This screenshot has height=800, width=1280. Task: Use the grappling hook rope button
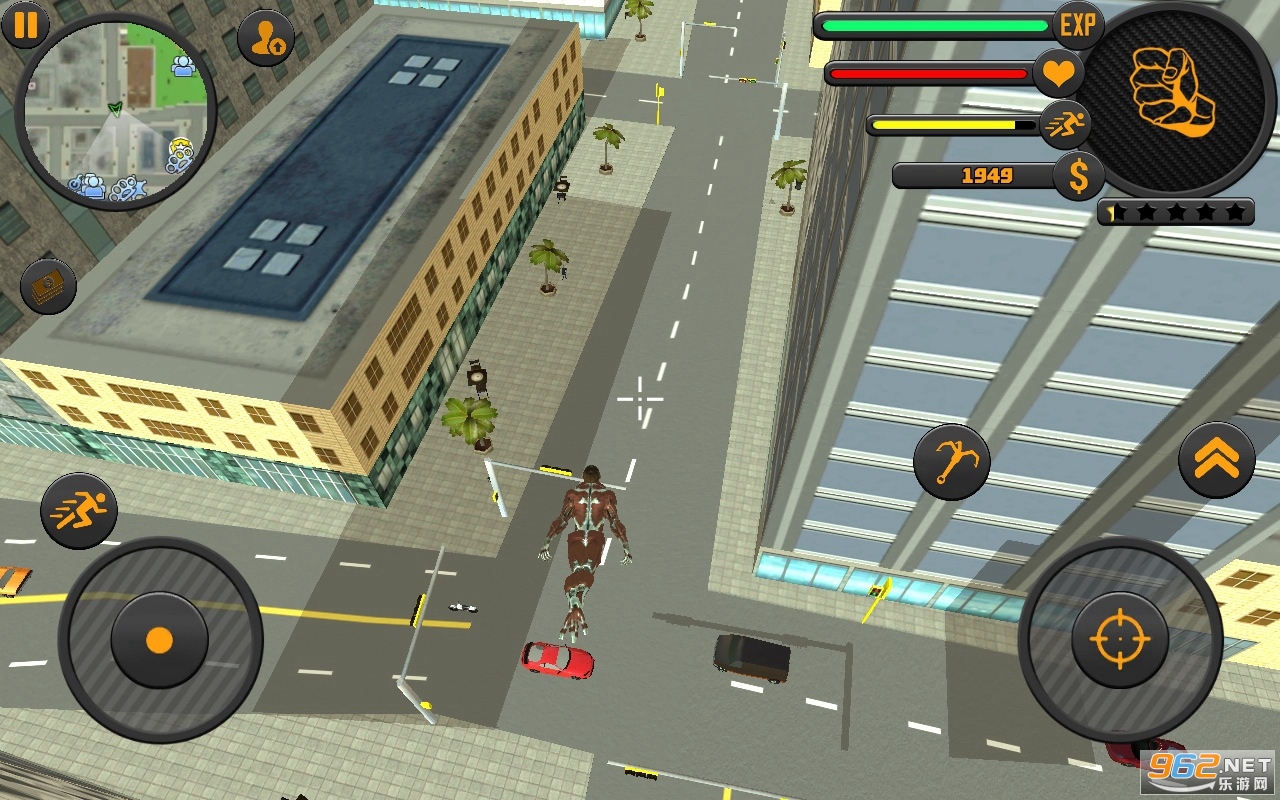pos(951,462)
